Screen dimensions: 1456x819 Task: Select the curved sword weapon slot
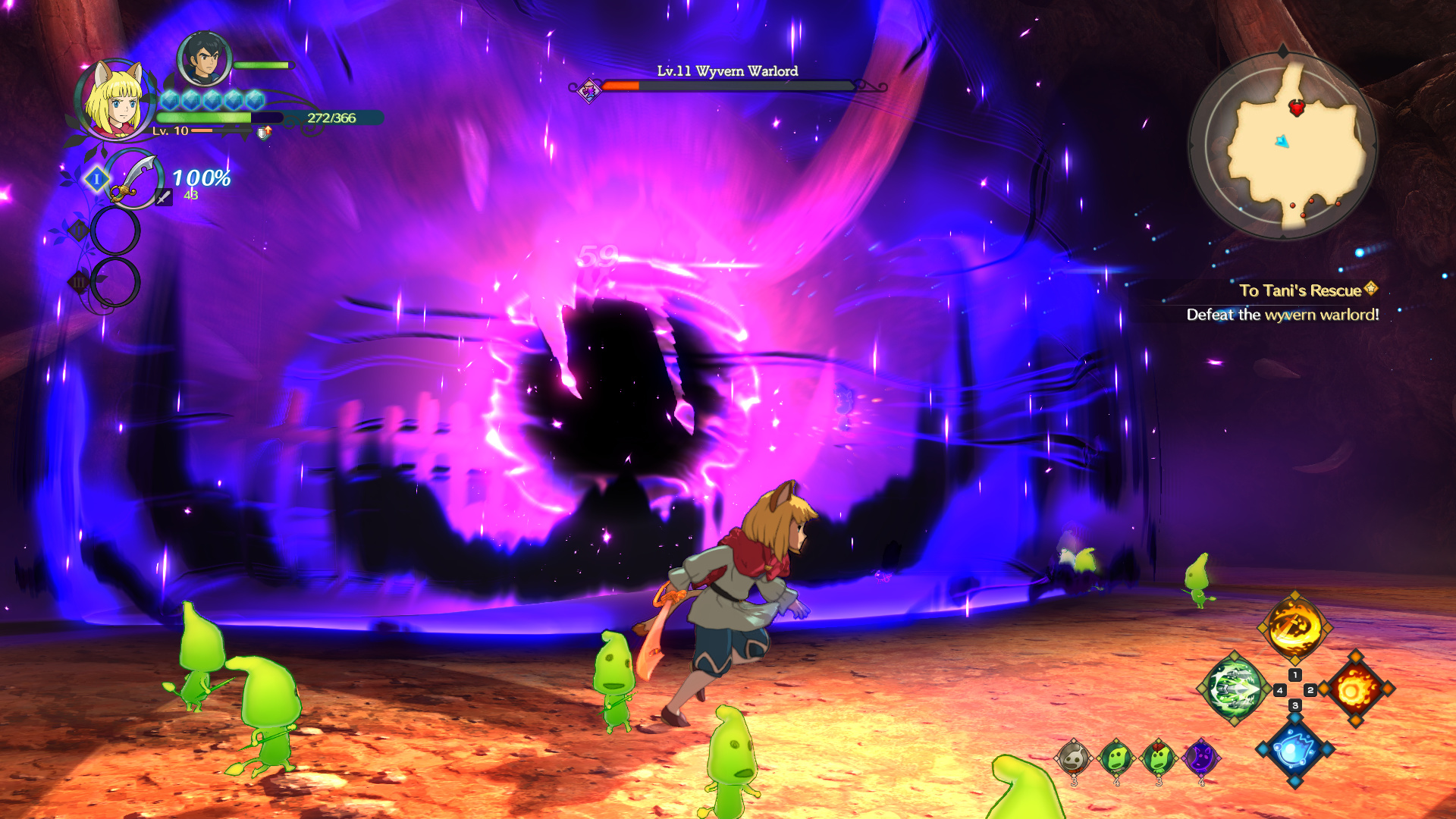(x=133, y=180)
